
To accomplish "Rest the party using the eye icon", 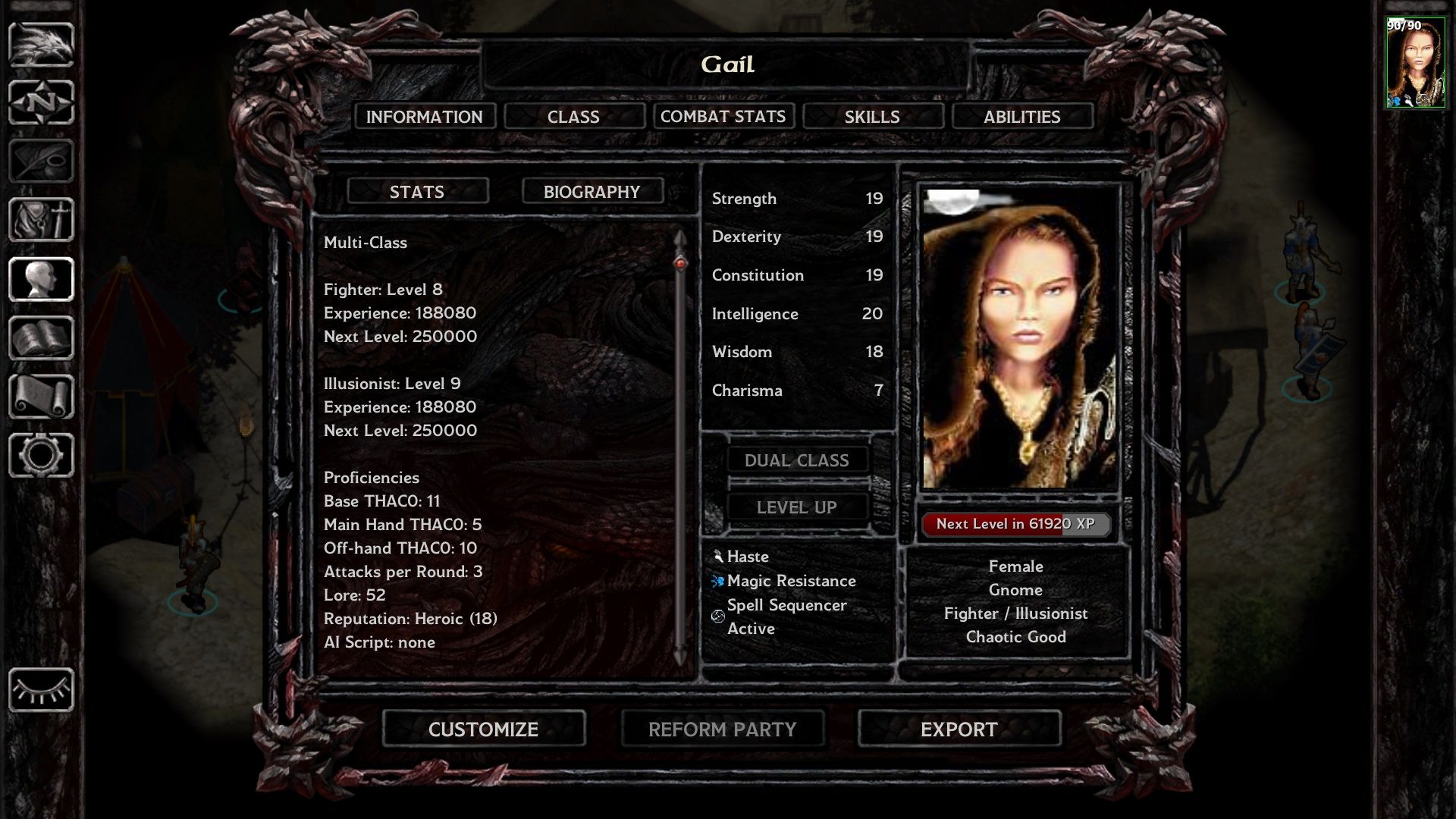I will pos(42,690).
